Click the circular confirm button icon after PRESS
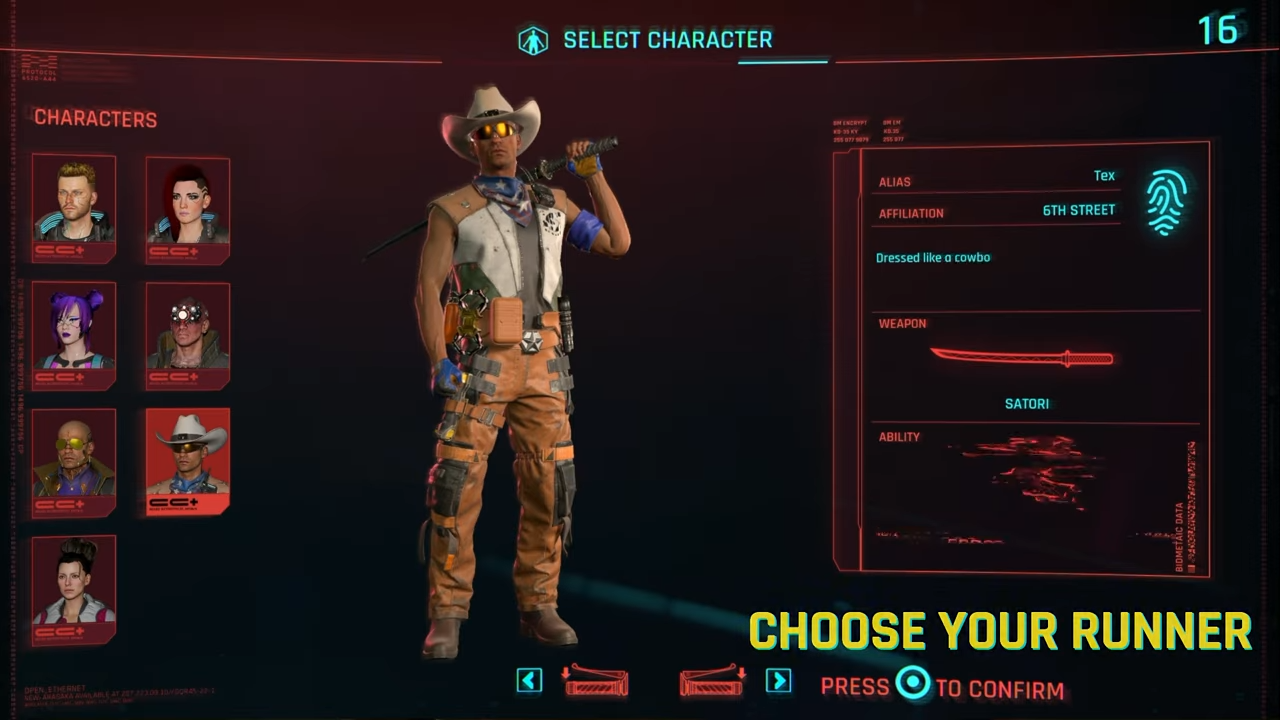 click(913, 685)
